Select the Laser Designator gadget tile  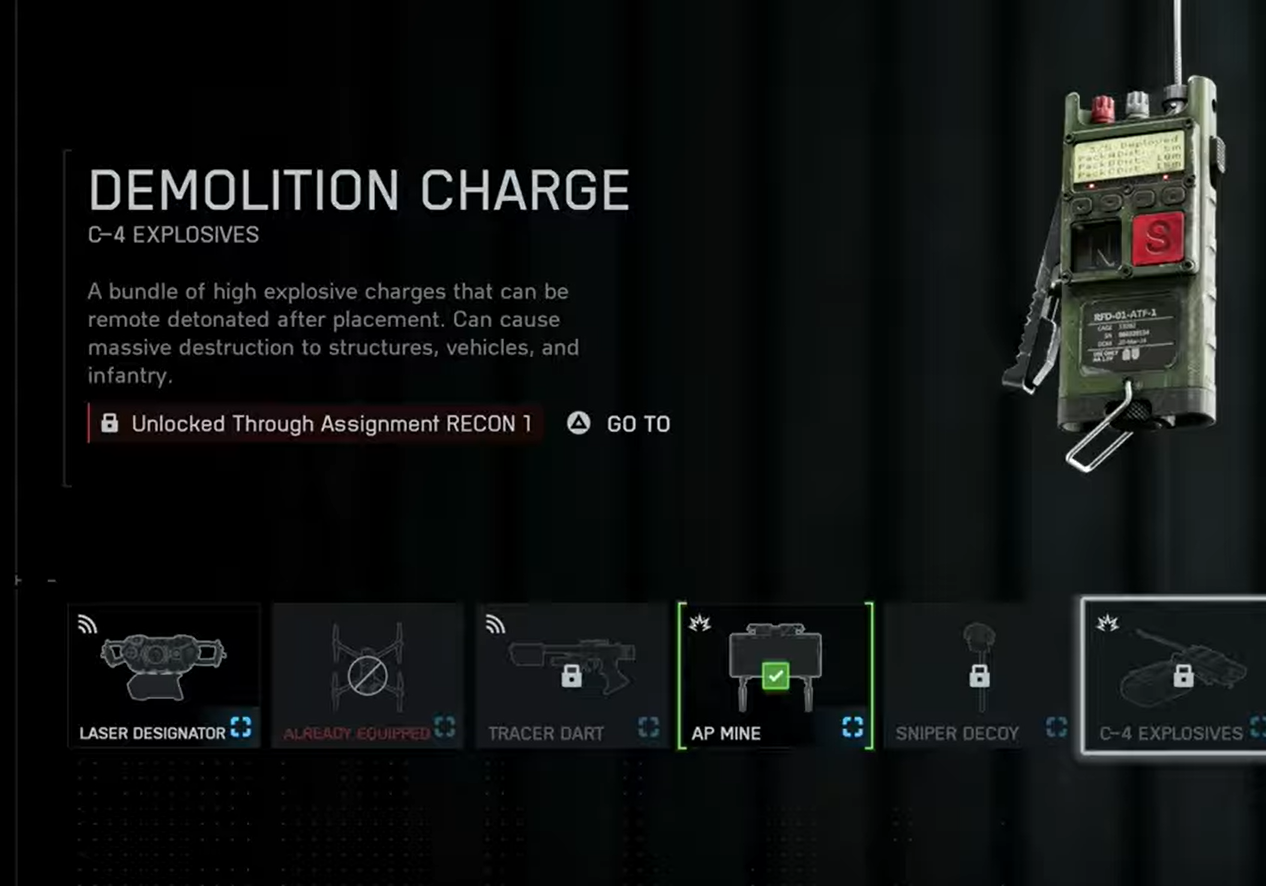164,675
